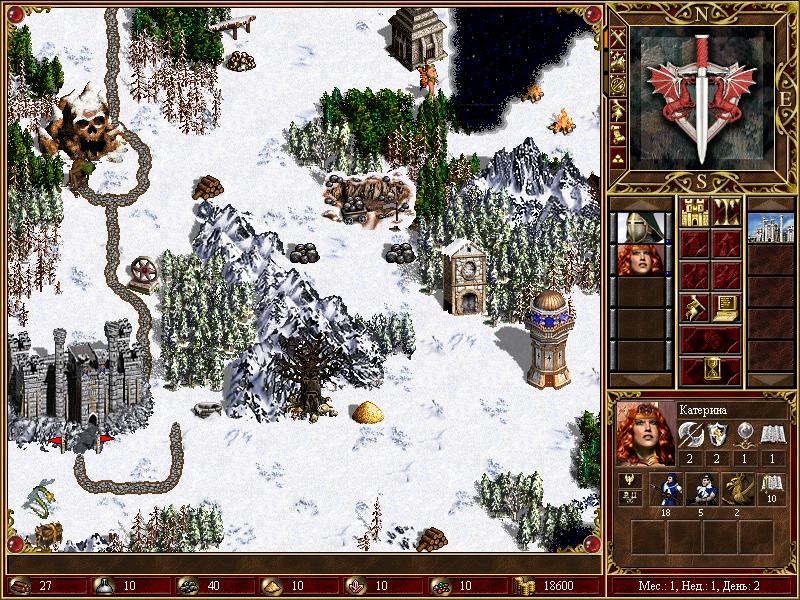Select the griffin army stack
Viewport: 800px width, 600px height.
click(738, 488)
